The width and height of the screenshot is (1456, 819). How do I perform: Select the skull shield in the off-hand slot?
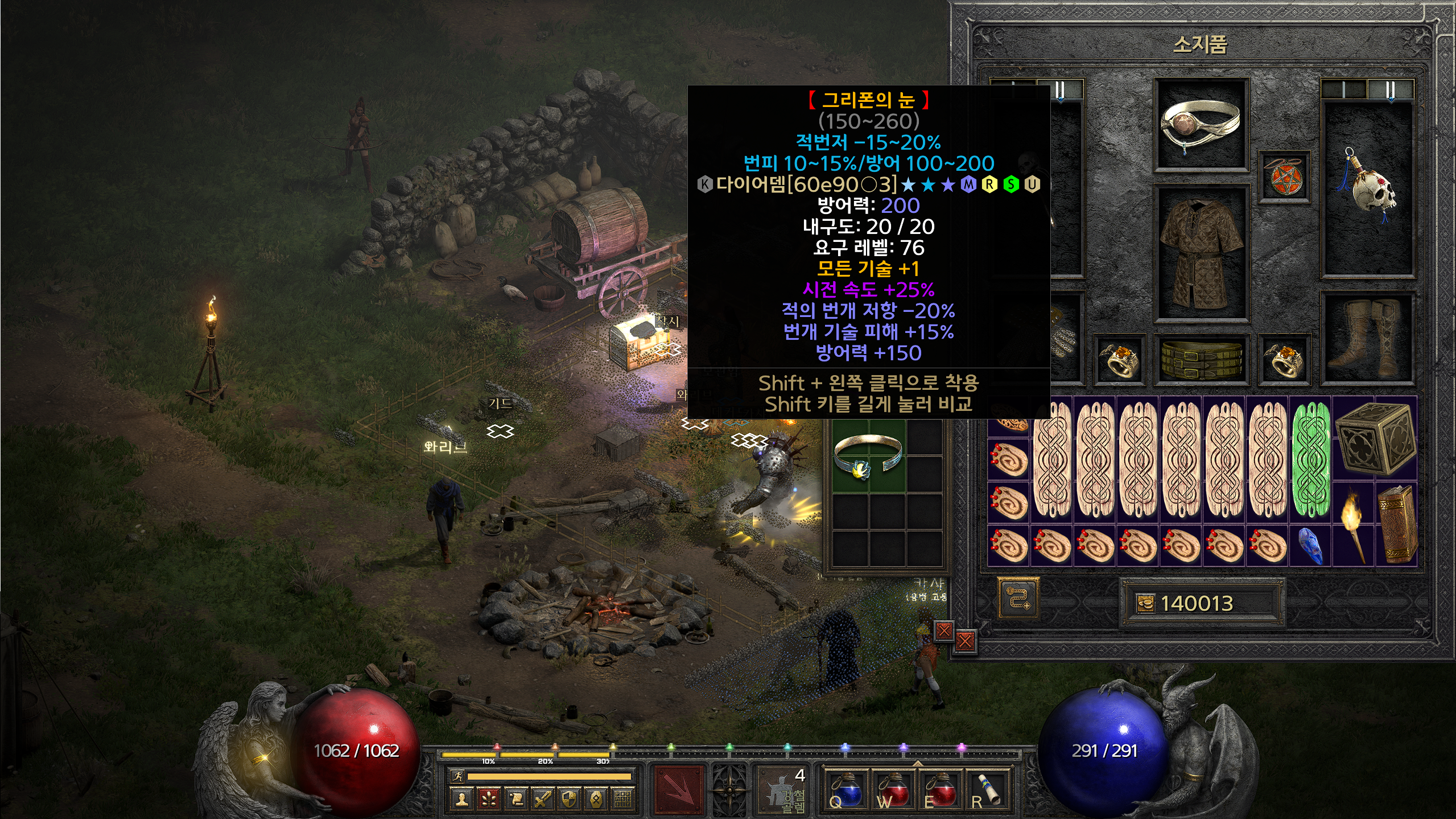point(1368,188)
